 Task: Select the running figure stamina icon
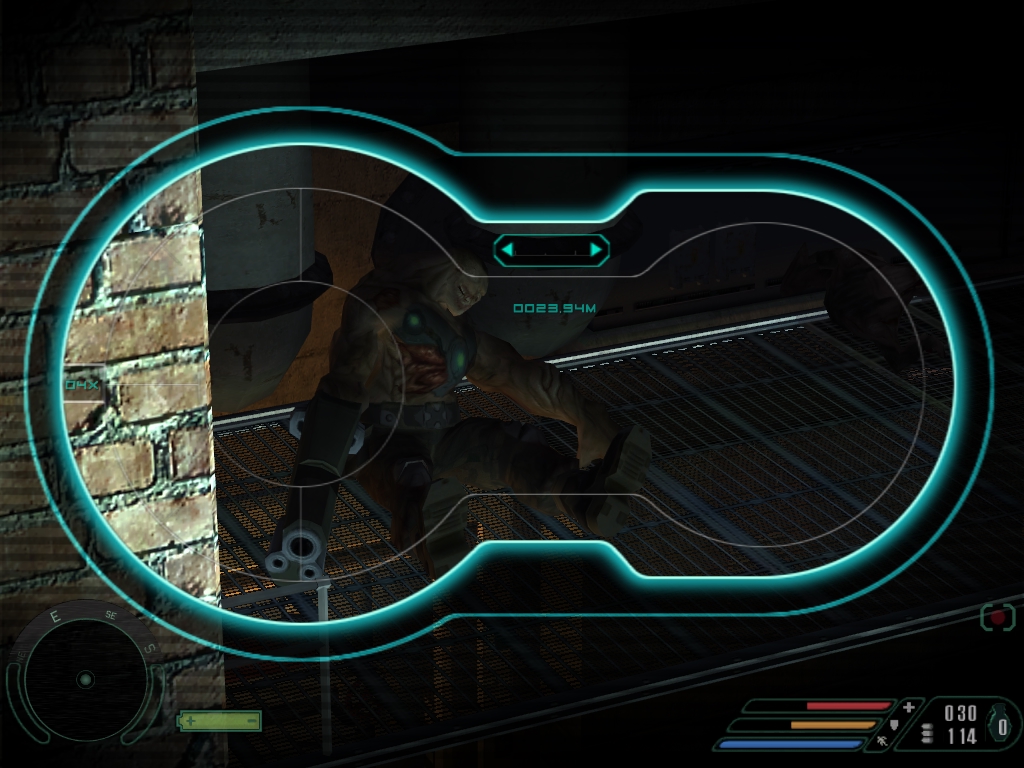(881, 742)
